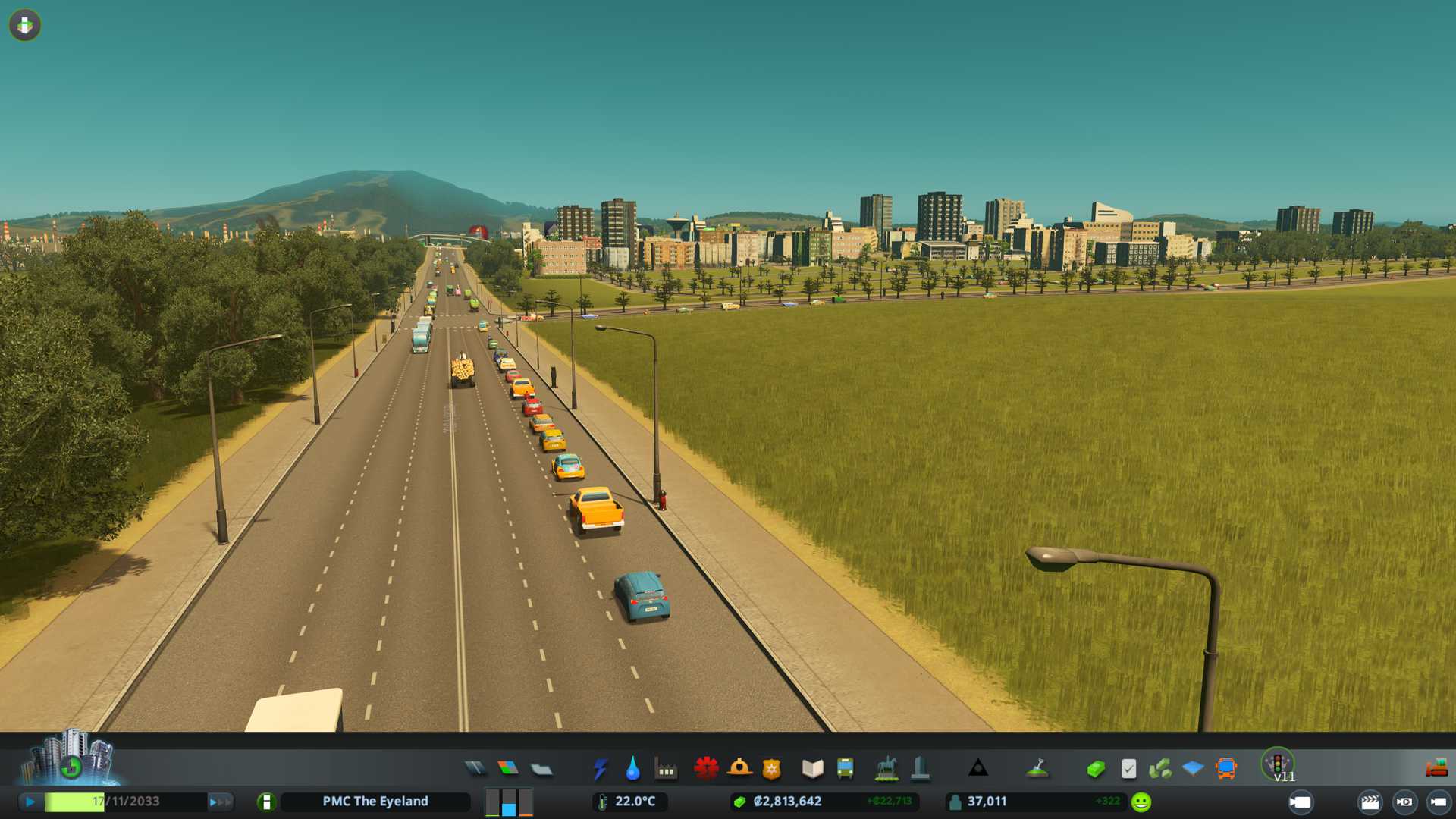Open the Zoning tool
1456x819 pixels.
click(x=508, y=769)
